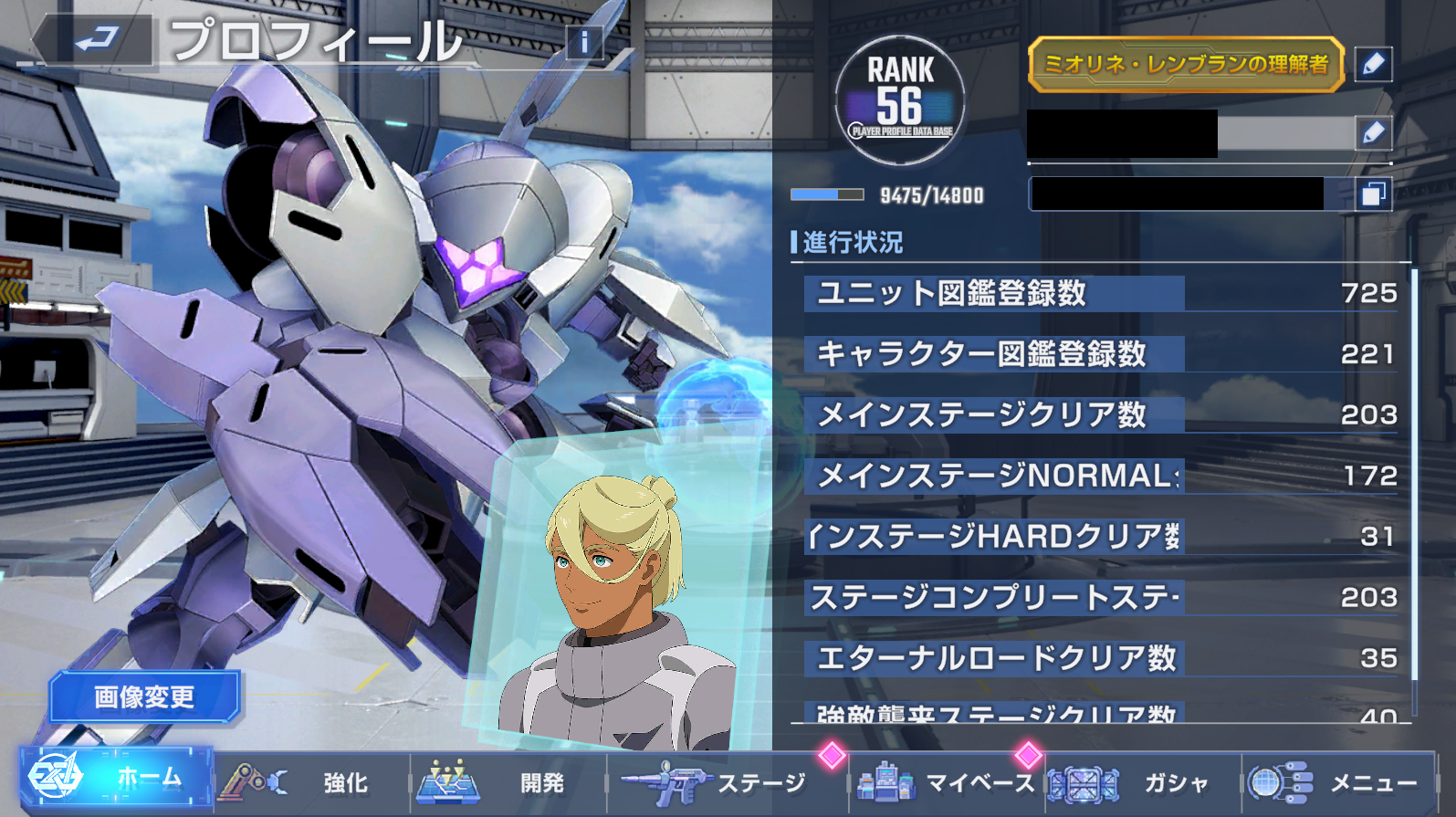
Task: Open the 強化 enhancement menu
Action: [x=312, y=782]
